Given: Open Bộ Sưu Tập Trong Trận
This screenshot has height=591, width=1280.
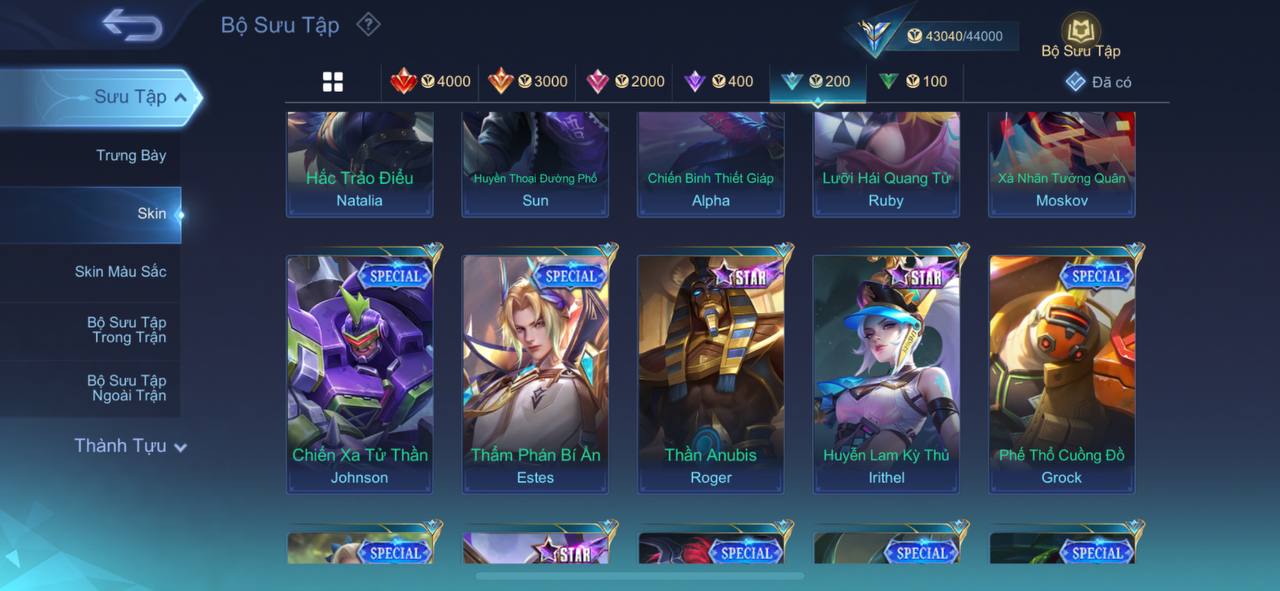Looking at the screenshot, I should 127,330.
